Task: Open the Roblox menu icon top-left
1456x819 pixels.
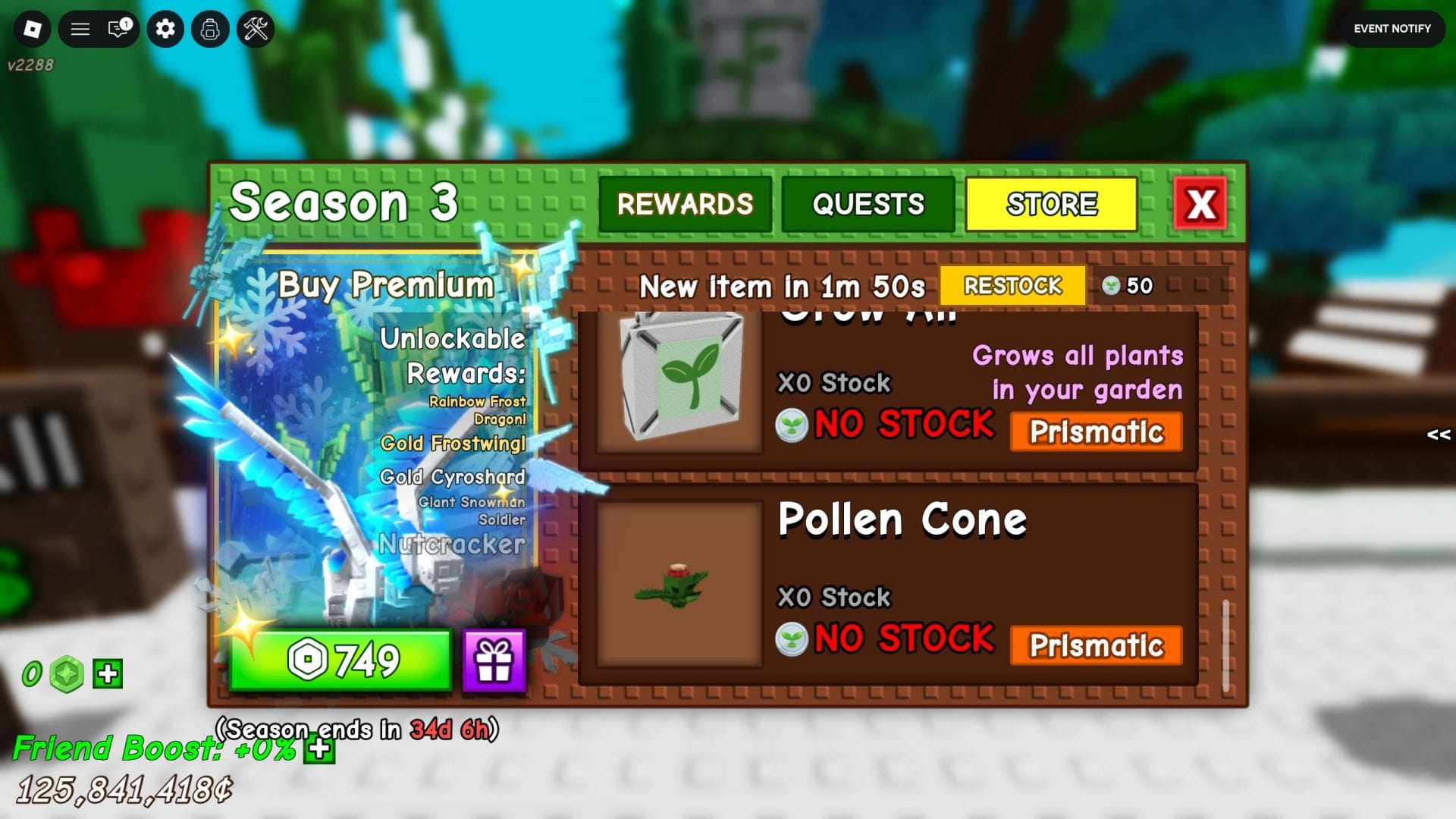Action: coord(32,29)
